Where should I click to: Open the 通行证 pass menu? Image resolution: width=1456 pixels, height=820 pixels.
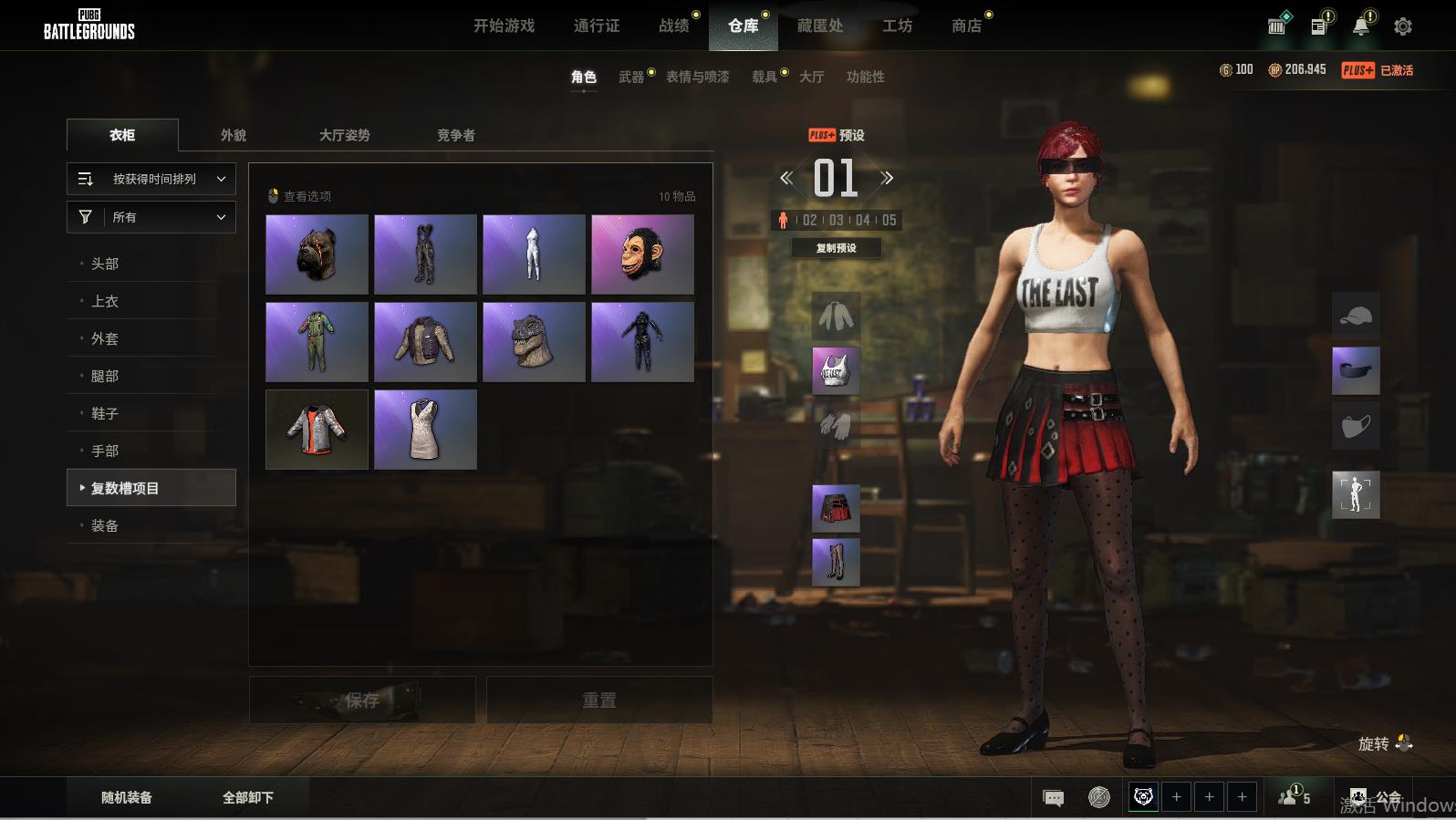click(x=597, y=26)
